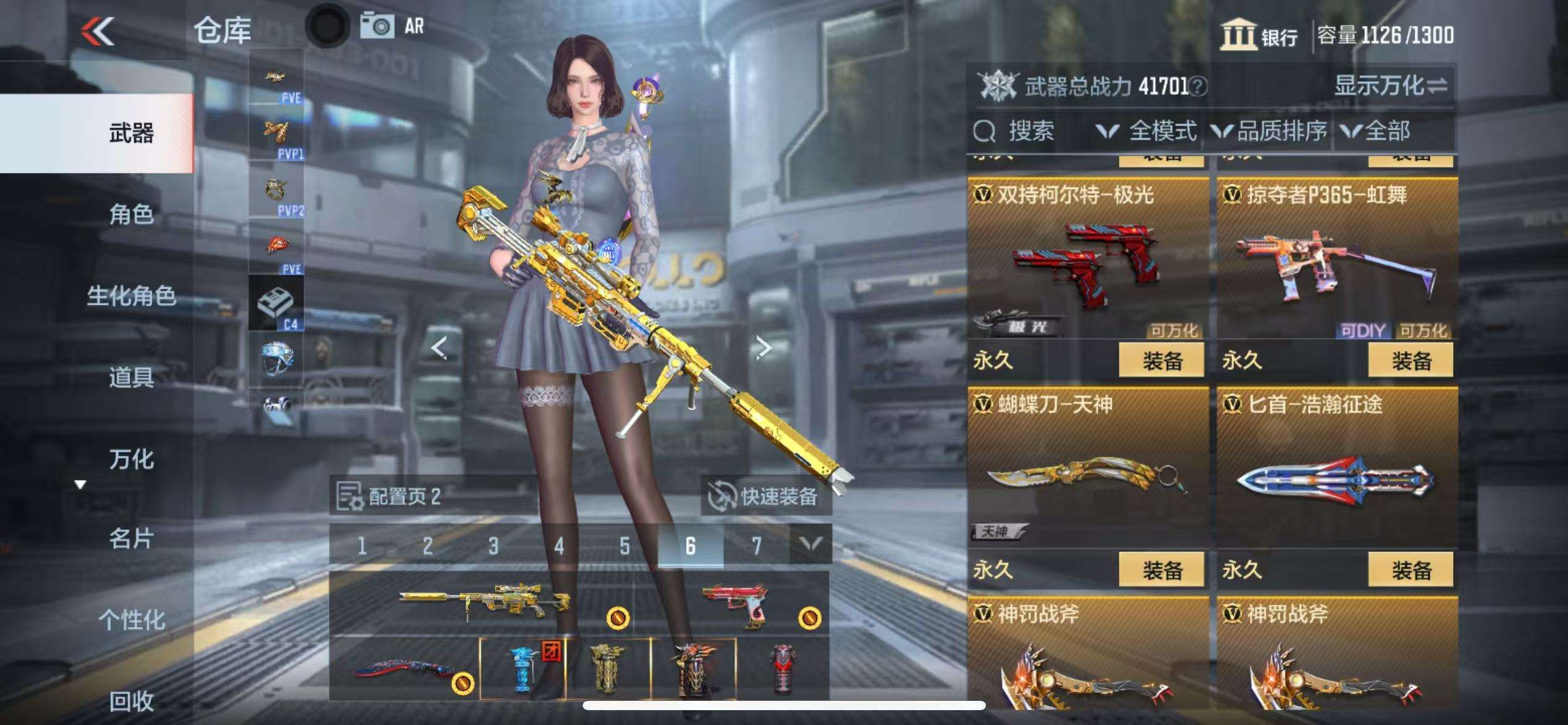Viewport: 1568px width, 725px height.
Task: Select the 道具 items tab
Action: tap(131, 377)
